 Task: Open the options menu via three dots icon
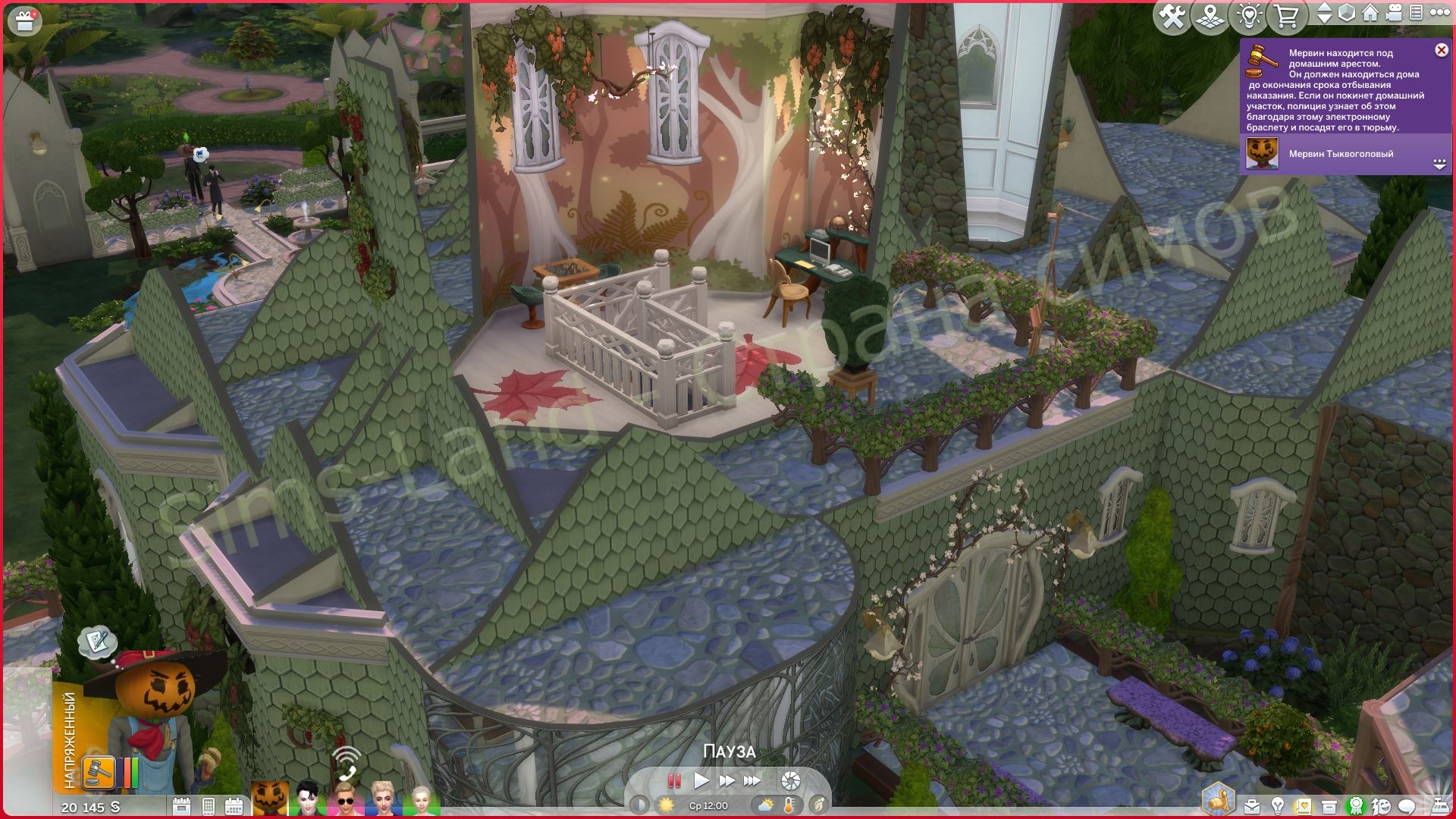[x=1441, y=13]
